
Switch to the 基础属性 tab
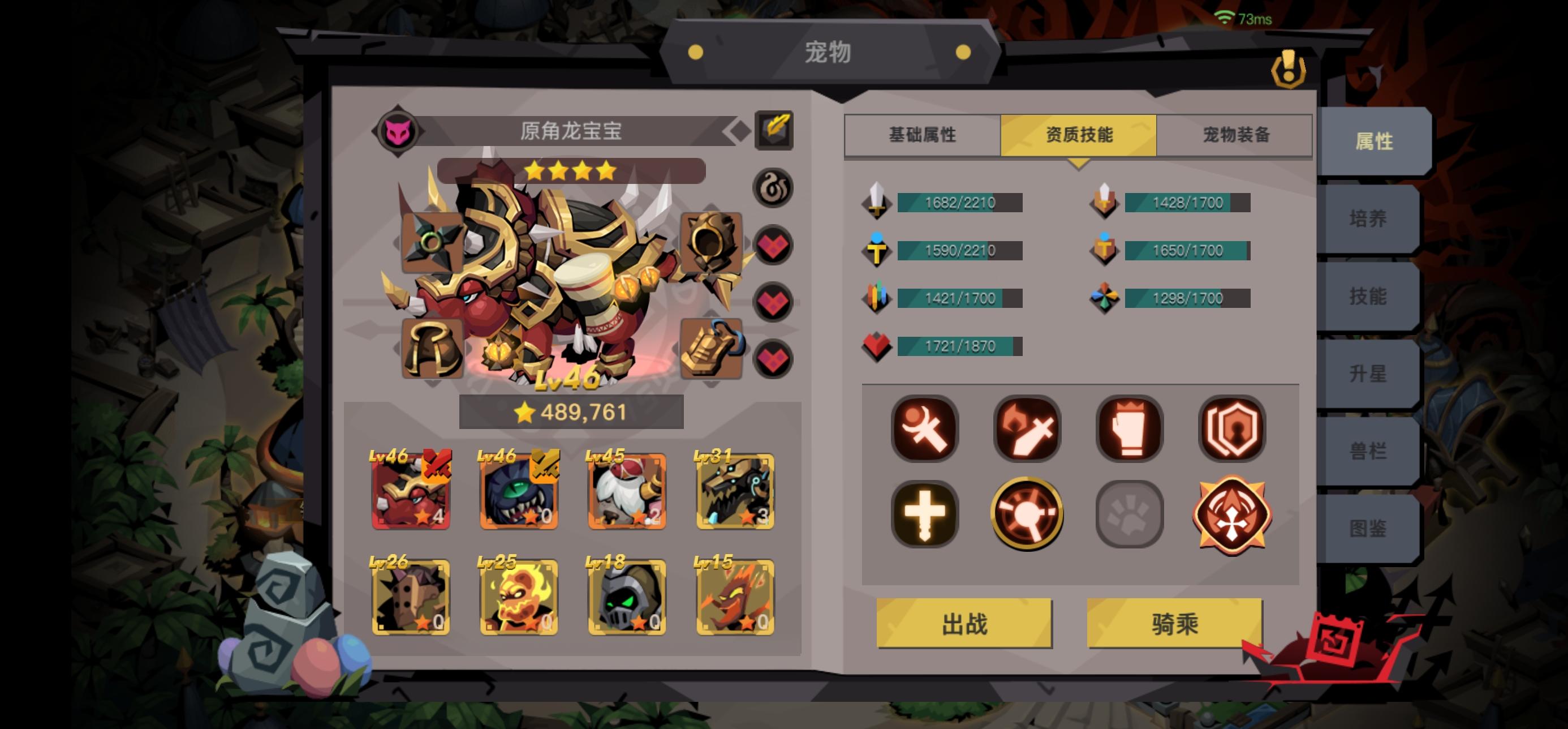[923, 135]
